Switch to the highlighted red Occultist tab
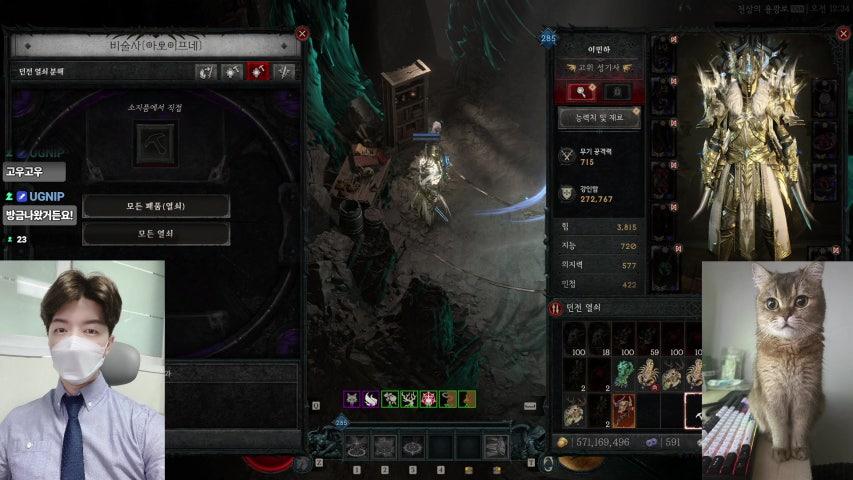The image size is (853, 480). (259, 72)
